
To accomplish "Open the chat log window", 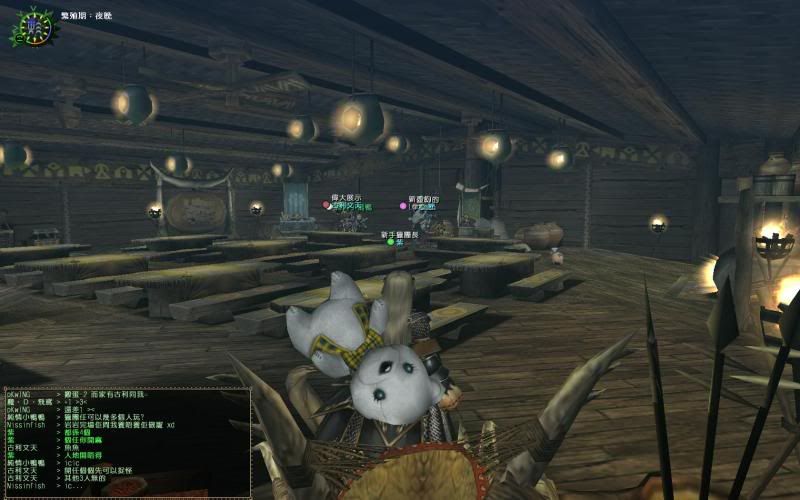I will click(x=126, y=442).
